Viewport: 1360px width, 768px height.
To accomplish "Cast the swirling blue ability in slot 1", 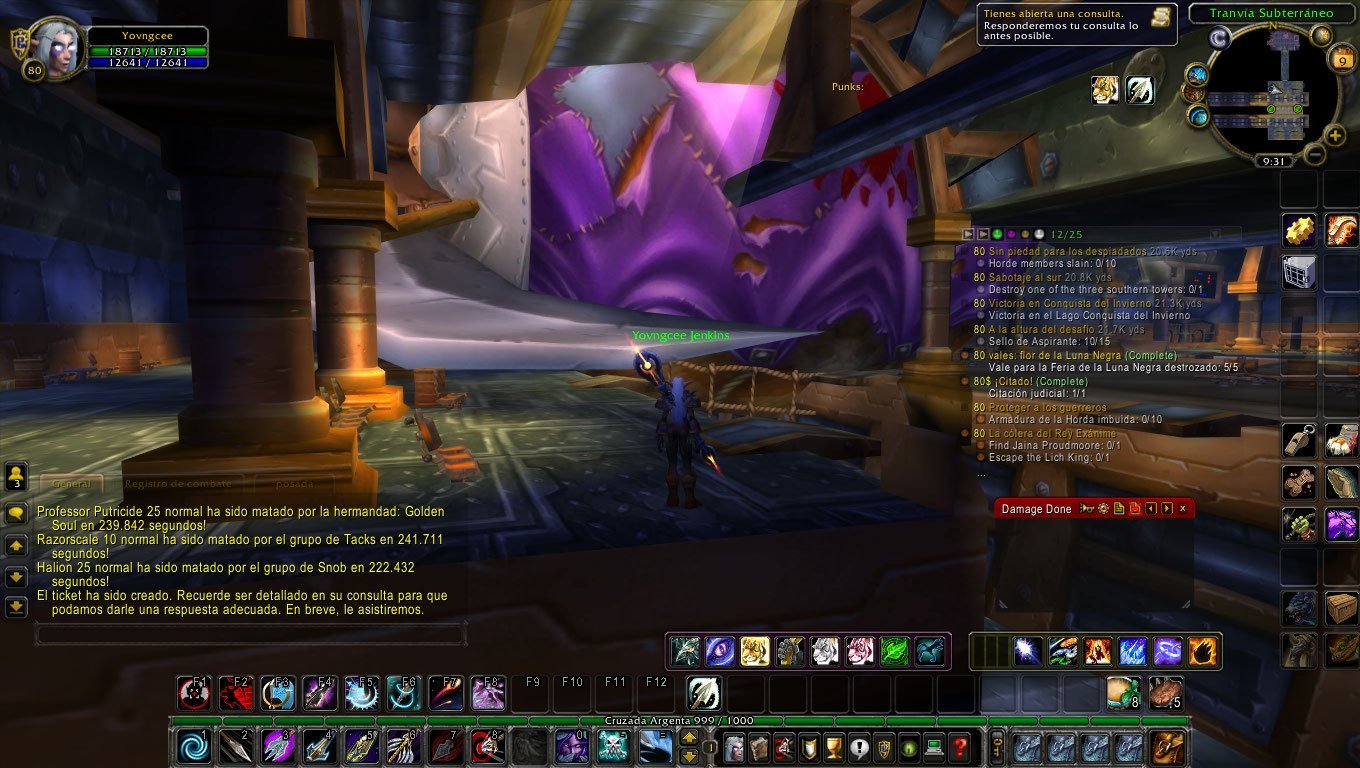I will 195,746.
